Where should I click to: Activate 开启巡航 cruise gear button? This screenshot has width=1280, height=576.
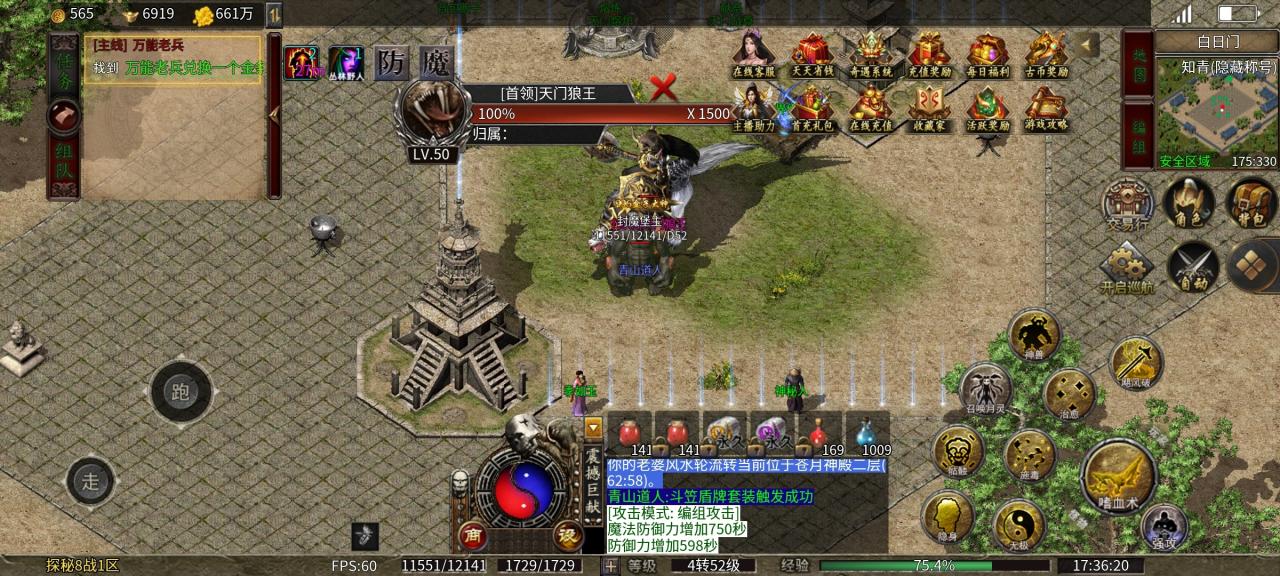coord(1127,265)
